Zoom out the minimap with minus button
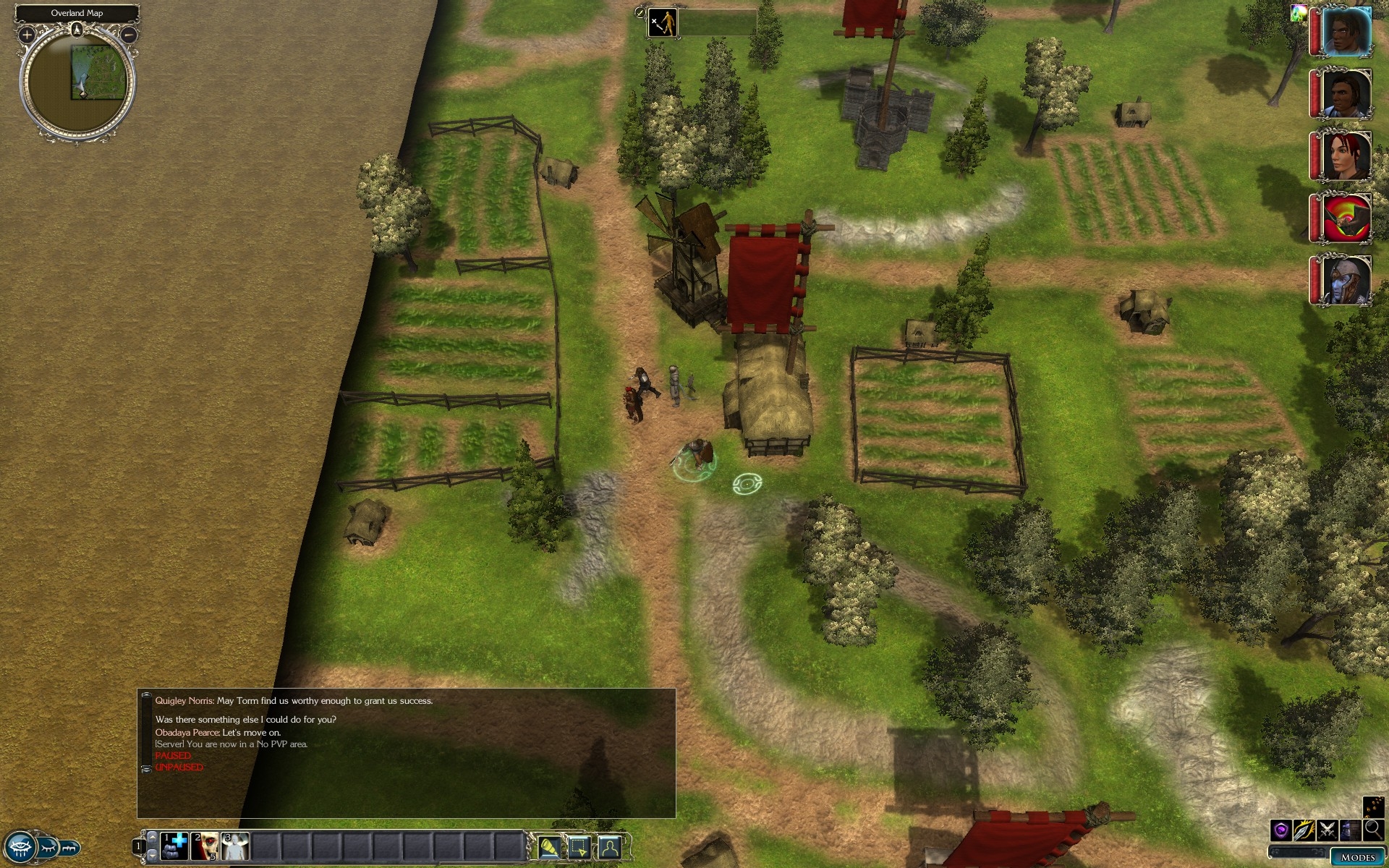 [x=129, y=34]
